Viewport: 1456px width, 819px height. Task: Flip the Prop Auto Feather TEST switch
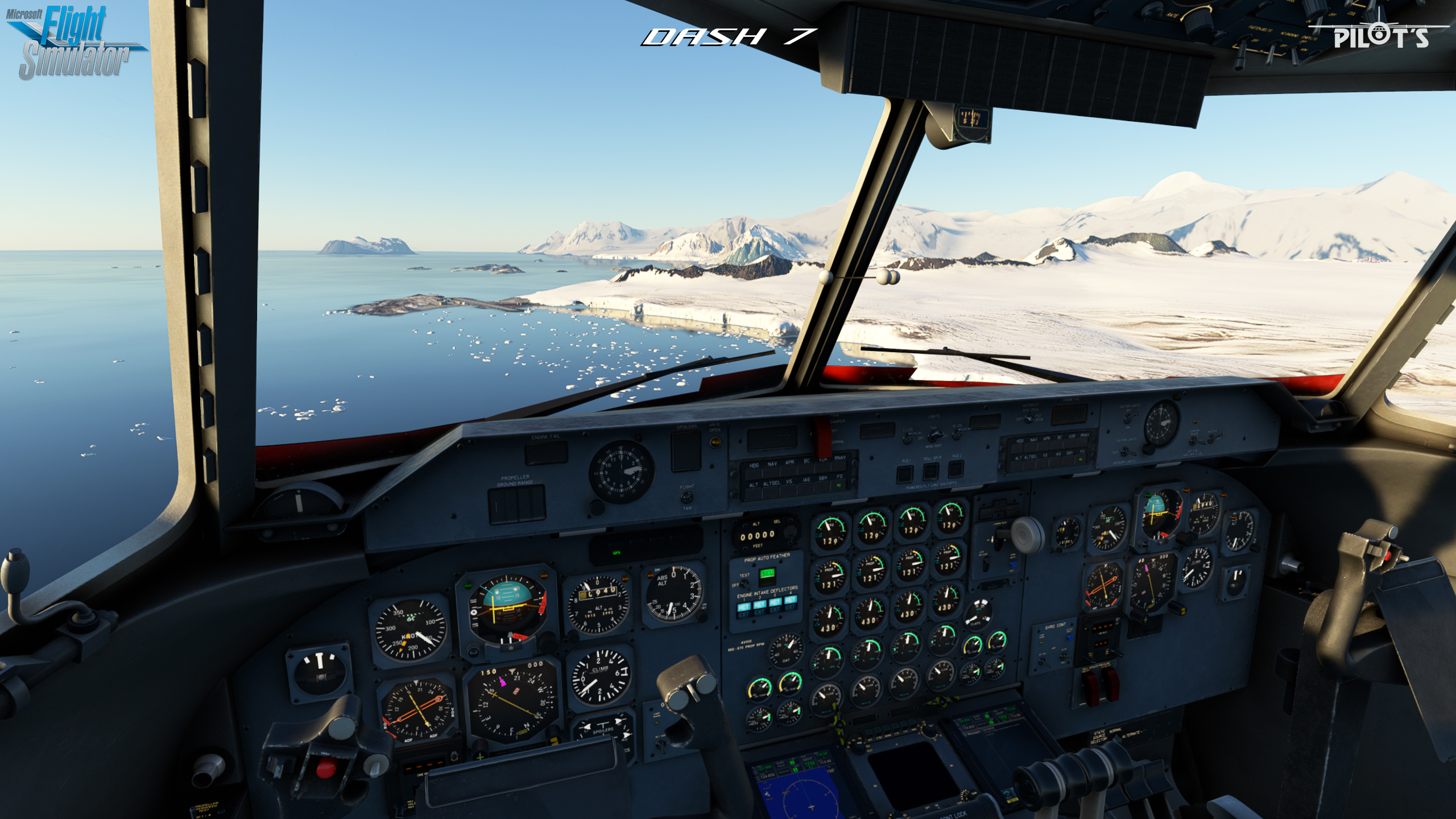[744, 584]
